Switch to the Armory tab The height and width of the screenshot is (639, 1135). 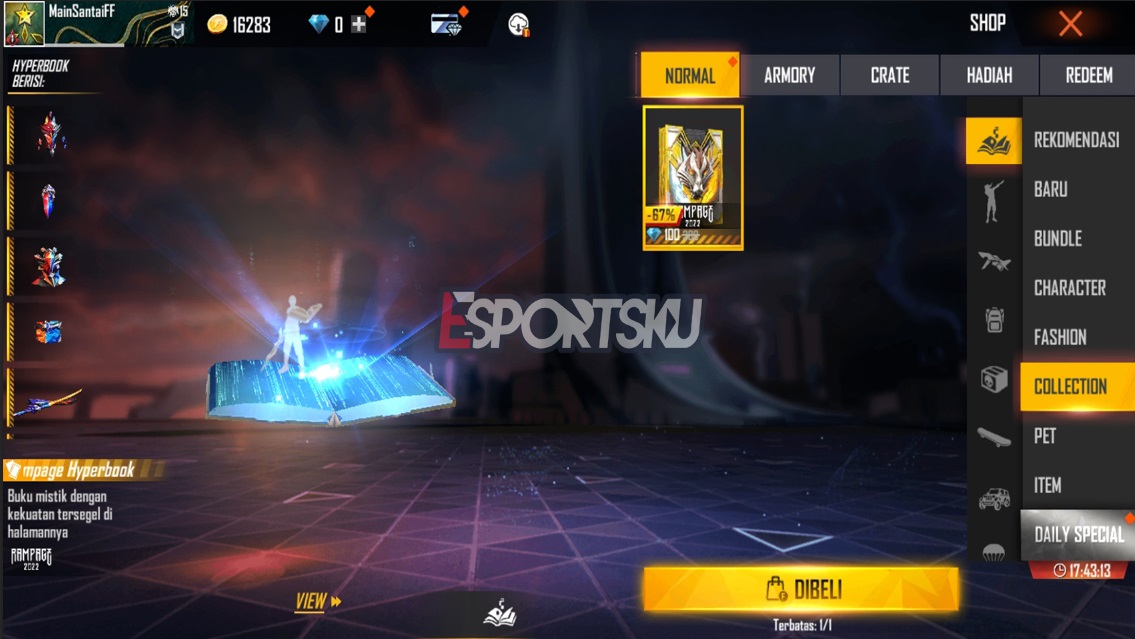click(x=789, y=75)
